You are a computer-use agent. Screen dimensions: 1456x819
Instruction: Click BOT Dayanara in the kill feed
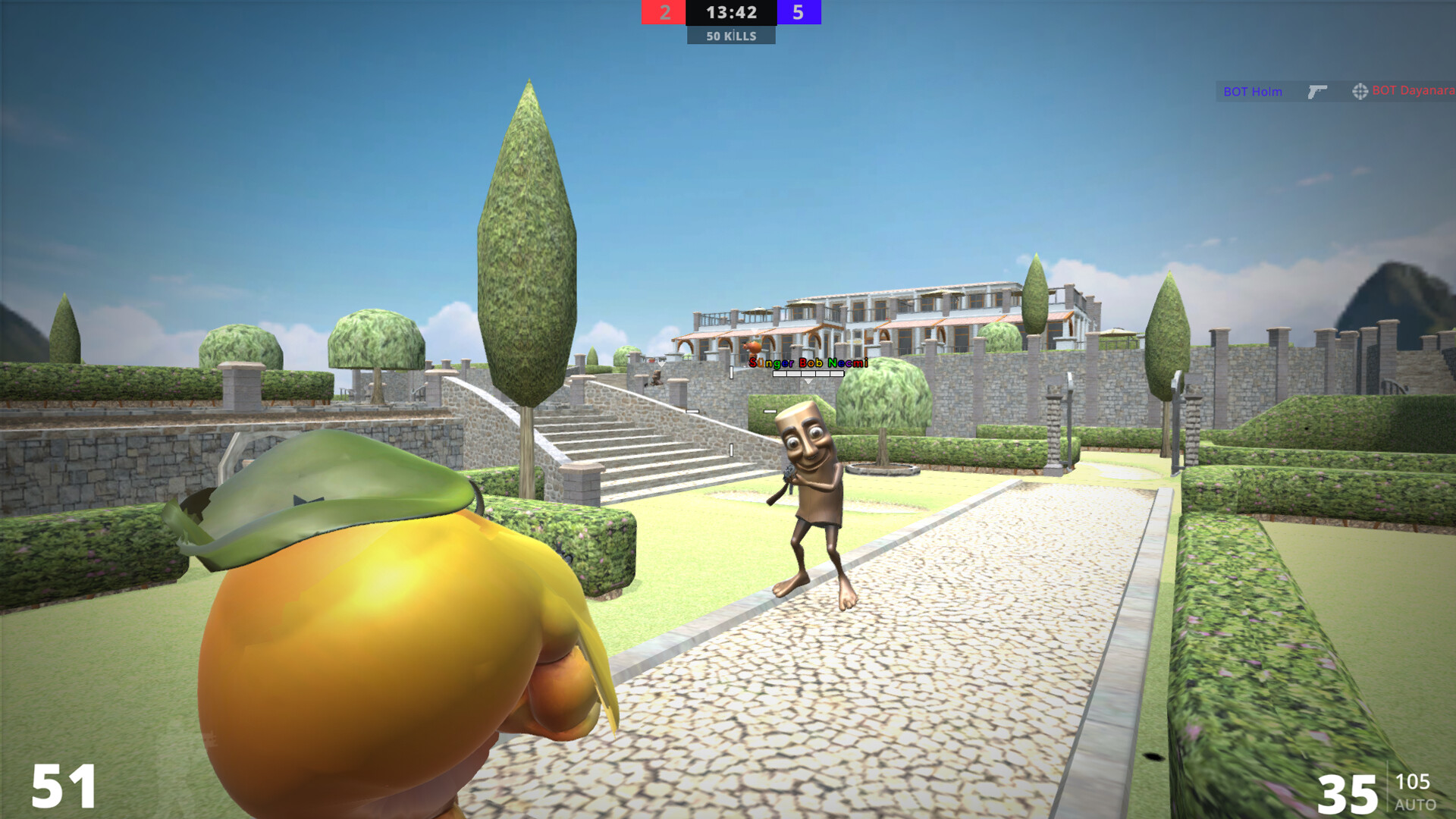point(1412,91)
